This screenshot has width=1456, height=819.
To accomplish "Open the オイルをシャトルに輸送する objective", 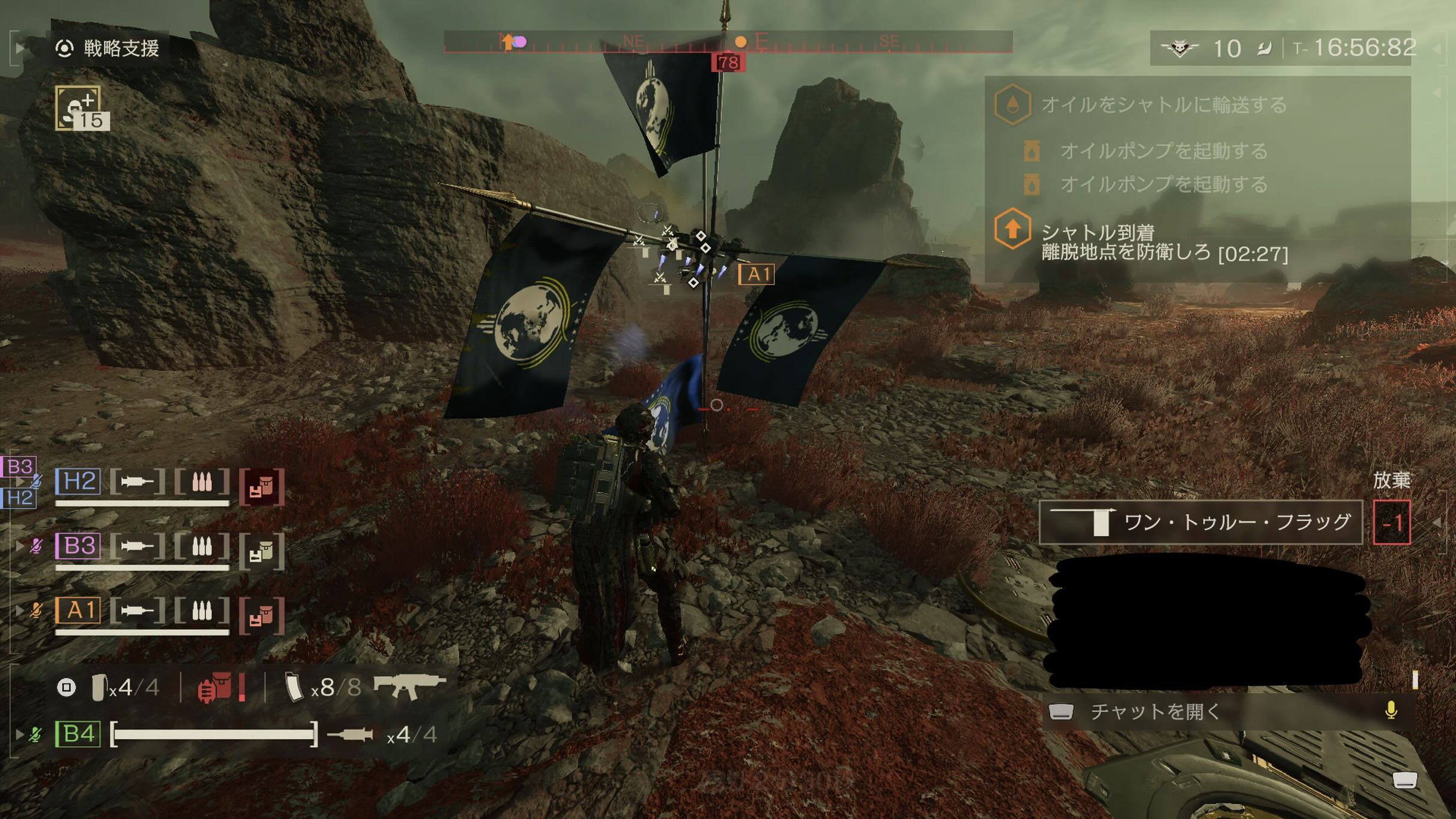I will click(1164, 105).
